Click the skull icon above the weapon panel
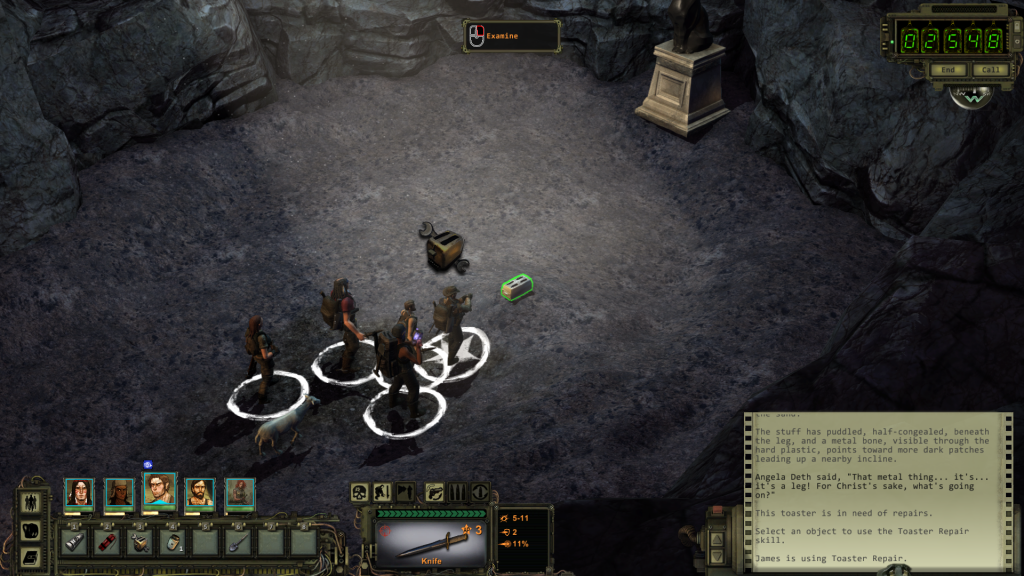The image size is (1024, 576). click(360, 492)
